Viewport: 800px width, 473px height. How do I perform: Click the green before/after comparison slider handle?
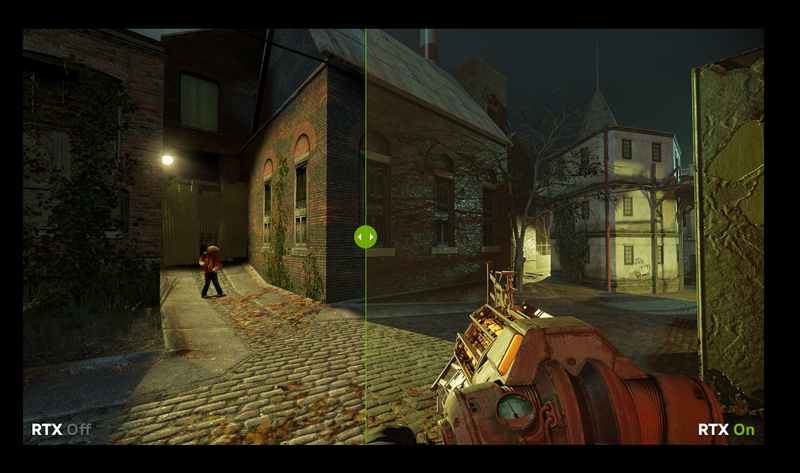click(x=365, y=236)
